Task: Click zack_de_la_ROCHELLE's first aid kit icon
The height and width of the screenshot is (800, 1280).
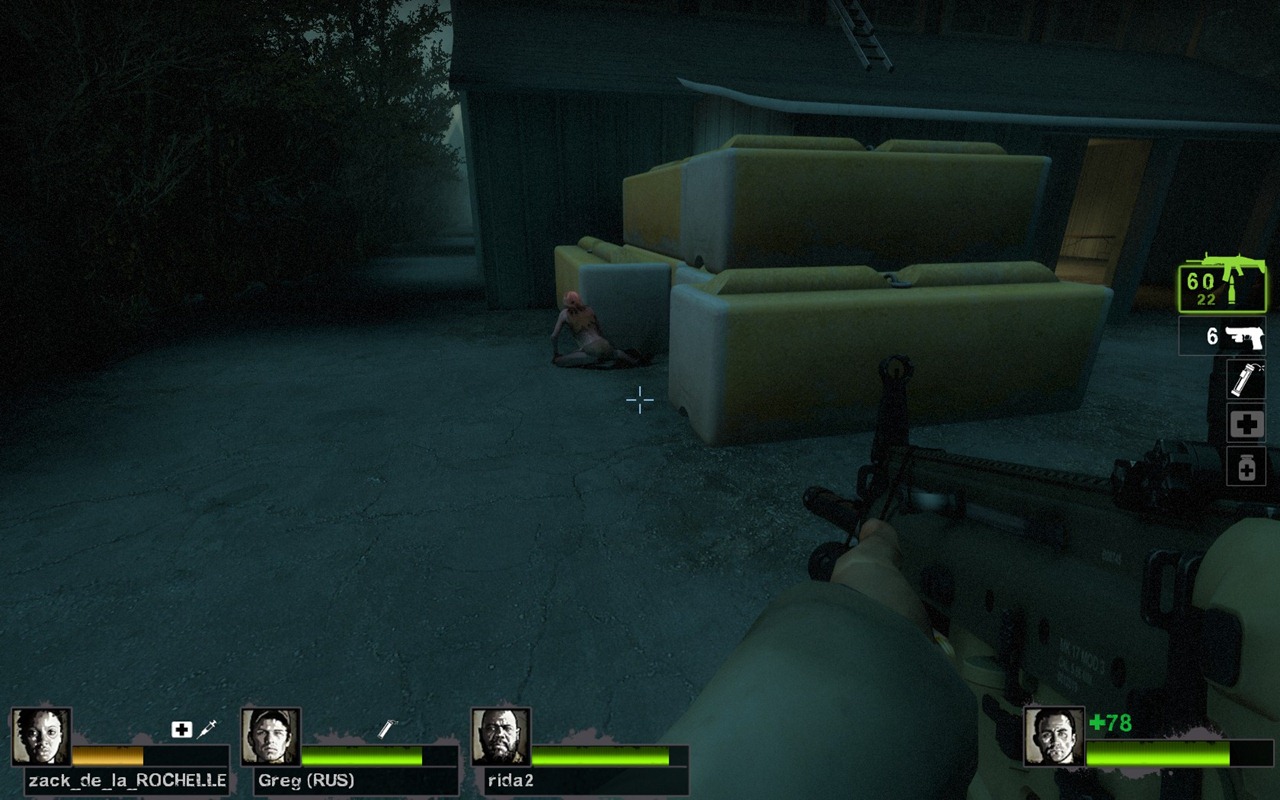Action: (181, 729)
